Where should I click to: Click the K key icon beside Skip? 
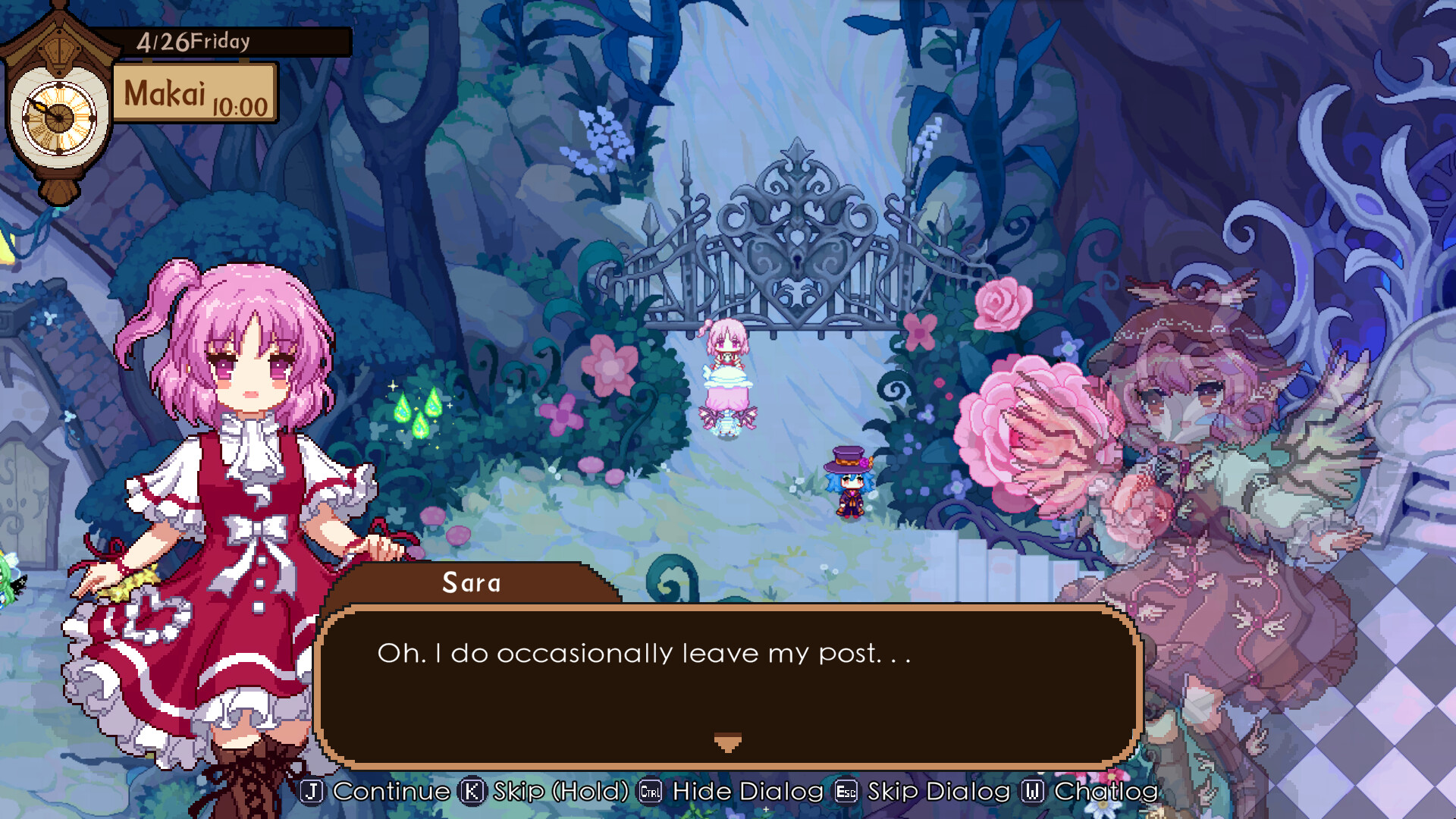(472, 792)
